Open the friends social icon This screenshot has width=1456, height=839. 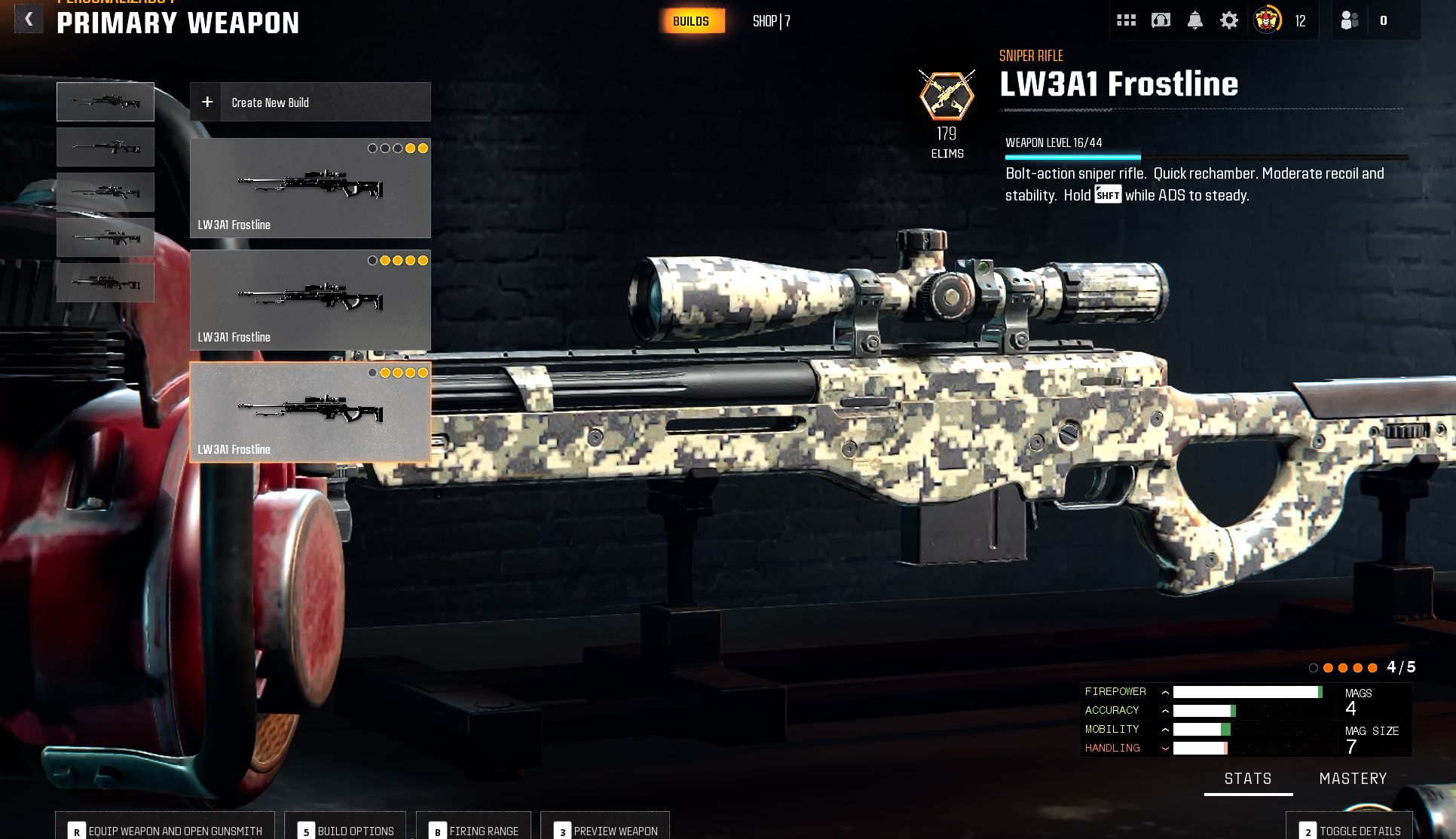1350,20
